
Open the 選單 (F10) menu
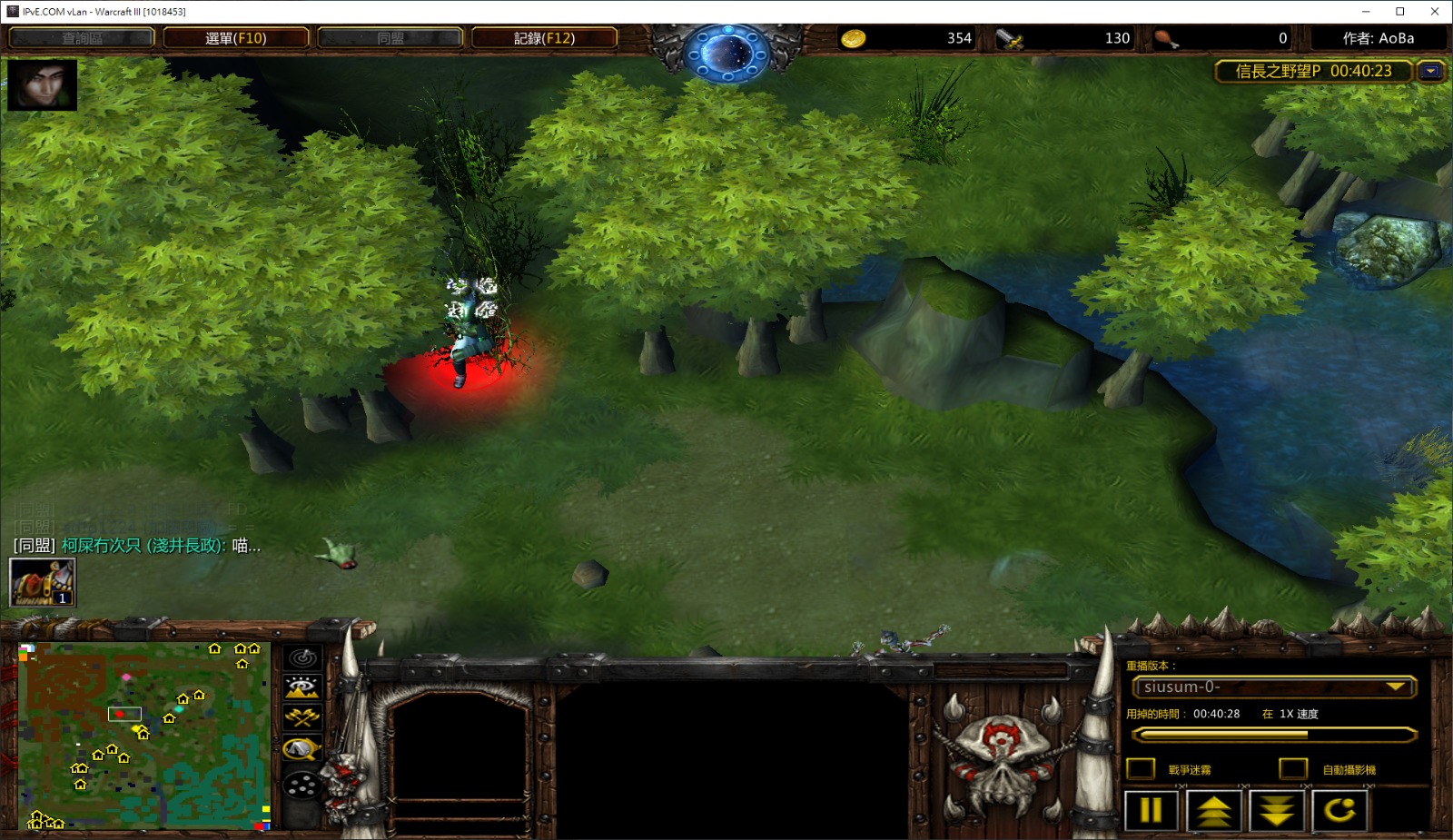tap(235, 38)
